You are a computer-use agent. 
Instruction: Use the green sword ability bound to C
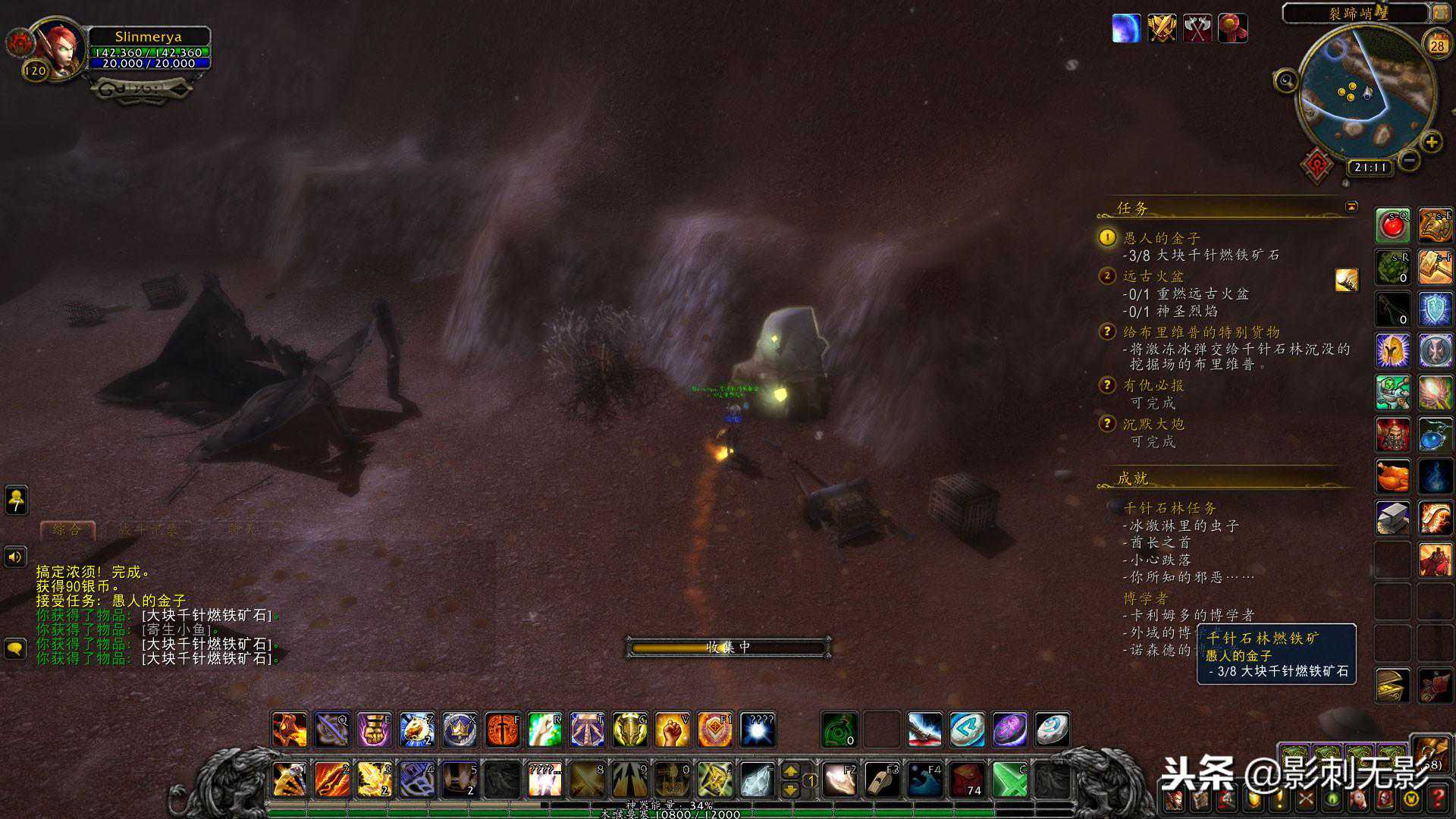tap(1009, 779)
